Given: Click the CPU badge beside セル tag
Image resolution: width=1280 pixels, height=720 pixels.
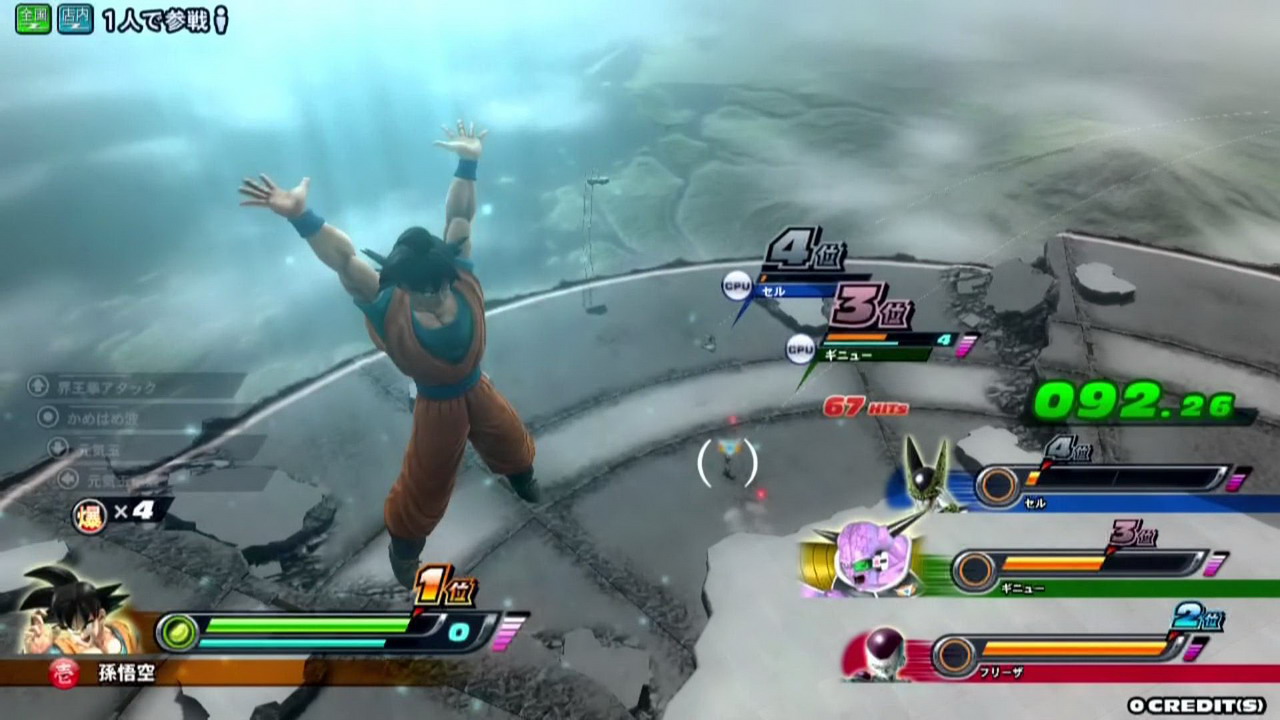Looking at the screenshot, I should 737,288.
